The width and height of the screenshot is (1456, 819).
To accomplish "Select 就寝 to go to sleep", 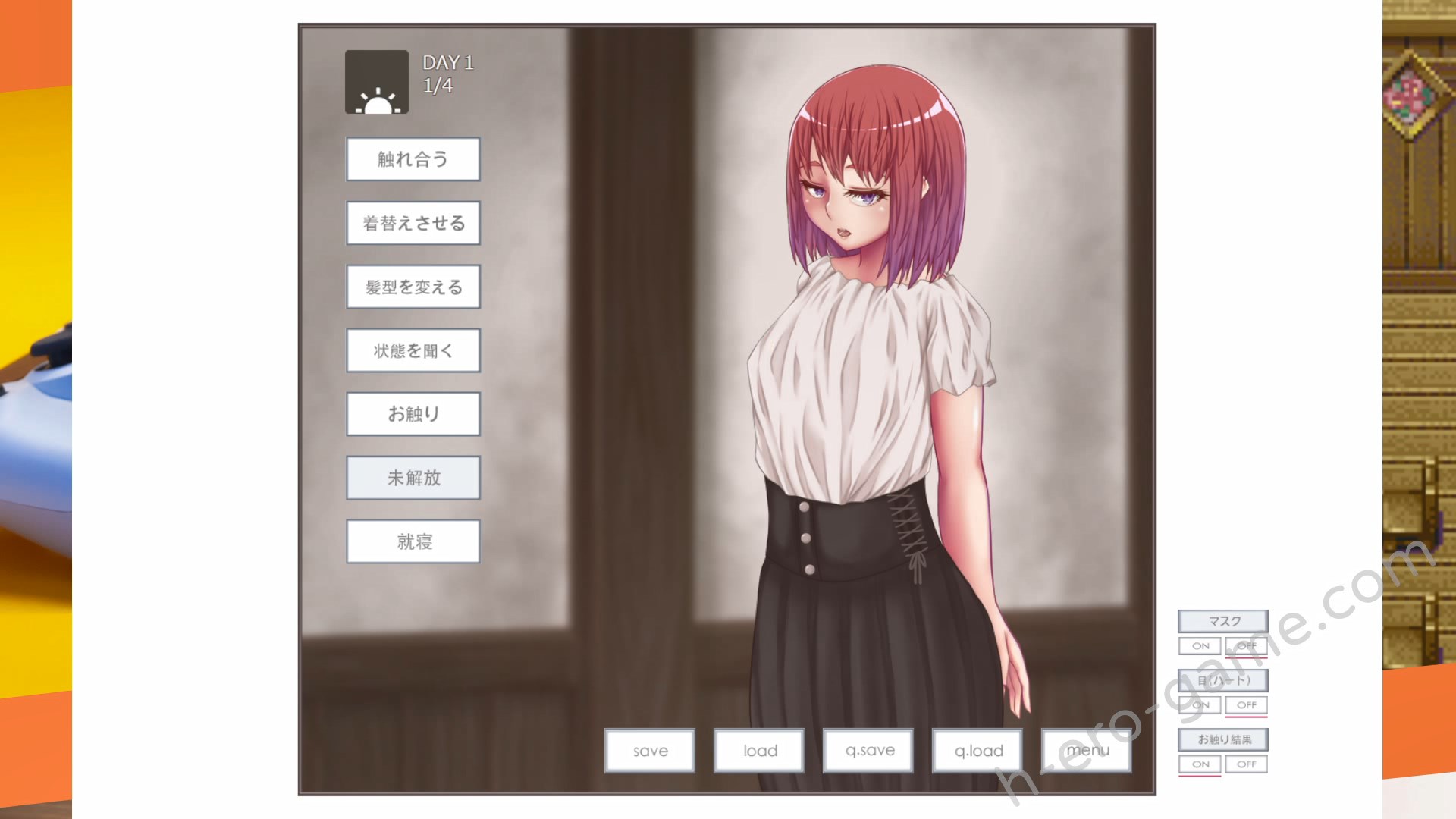I will coord(413,541).
